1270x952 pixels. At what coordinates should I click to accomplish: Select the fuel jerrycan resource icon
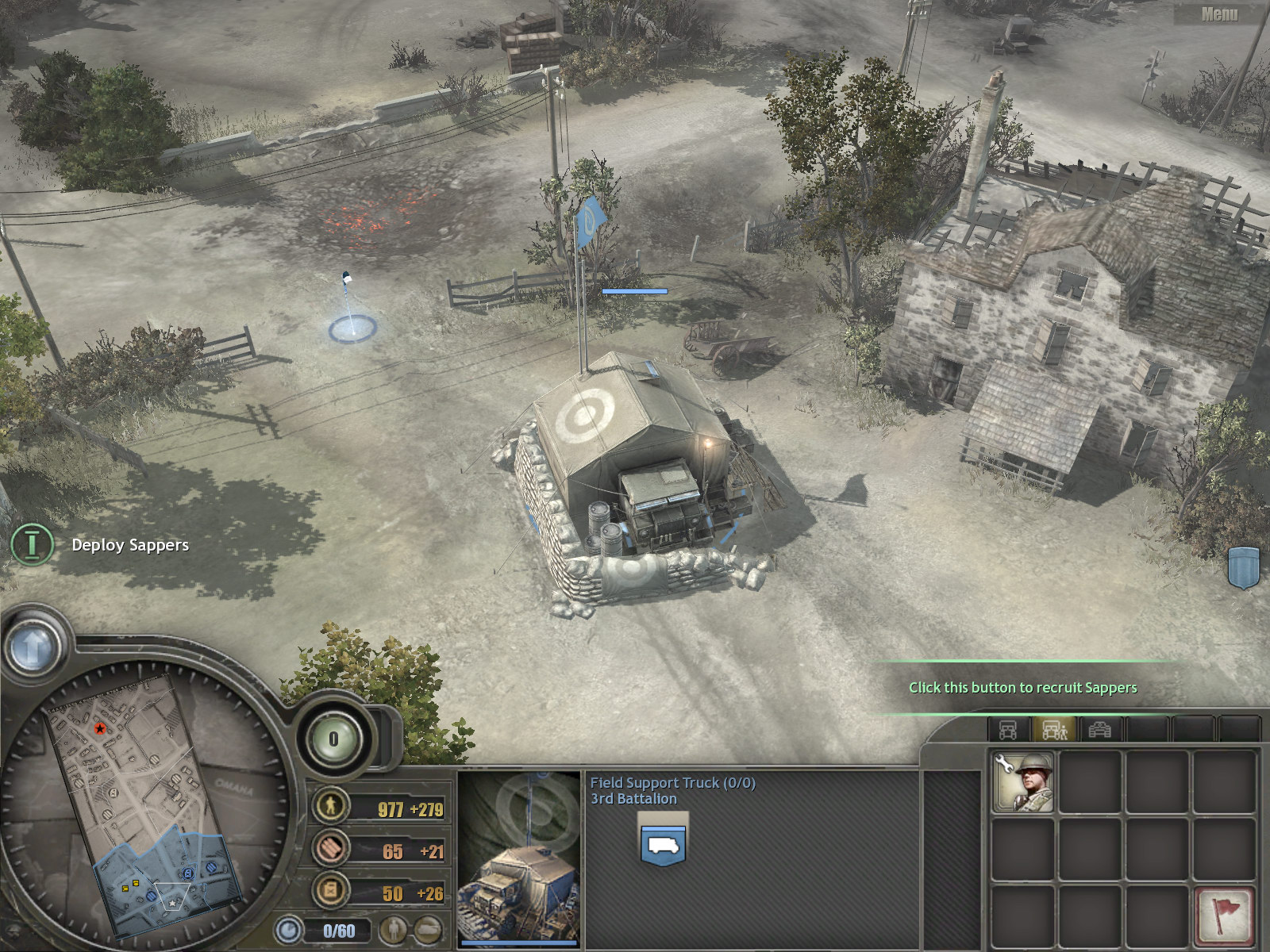(x=330, y=891)
